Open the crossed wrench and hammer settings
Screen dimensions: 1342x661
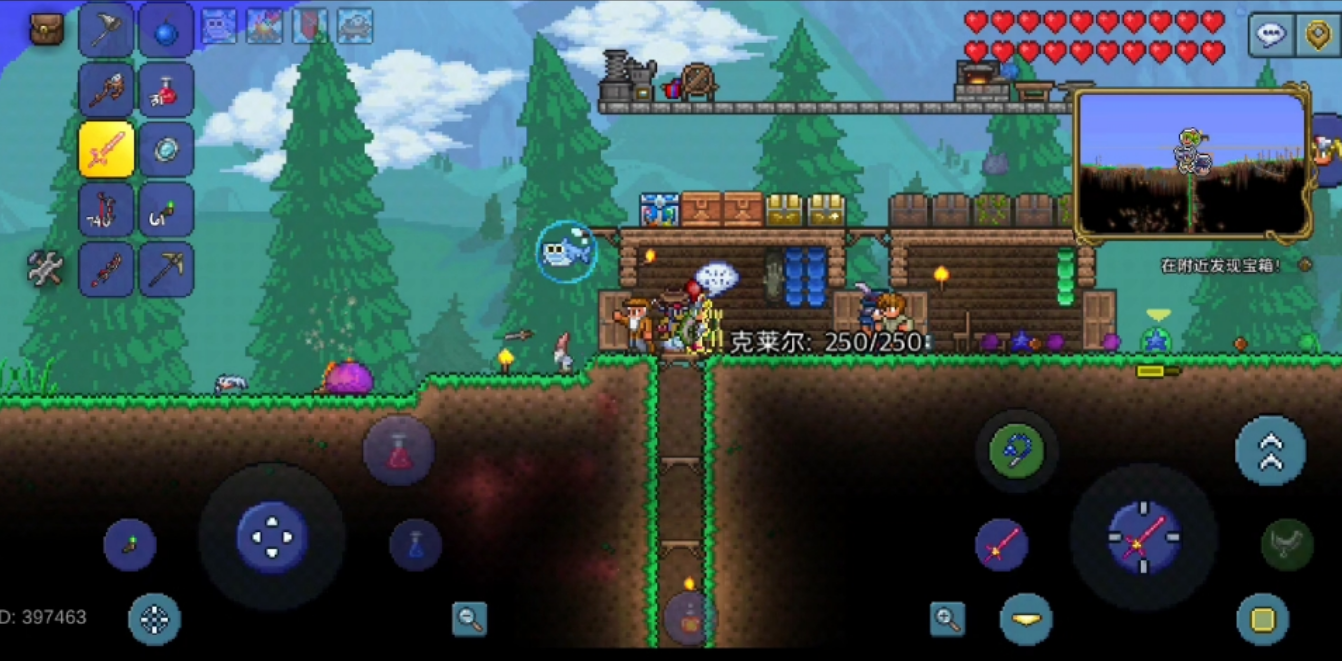(x=45, y=268)
